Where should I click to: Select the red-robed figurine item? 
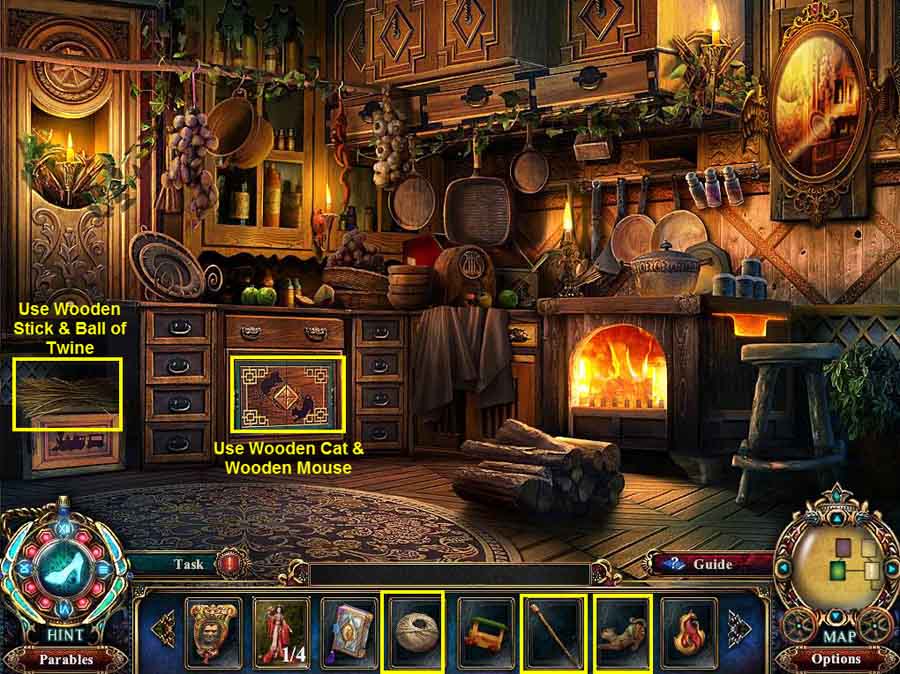pyautogui.click(x=280, y=632)
